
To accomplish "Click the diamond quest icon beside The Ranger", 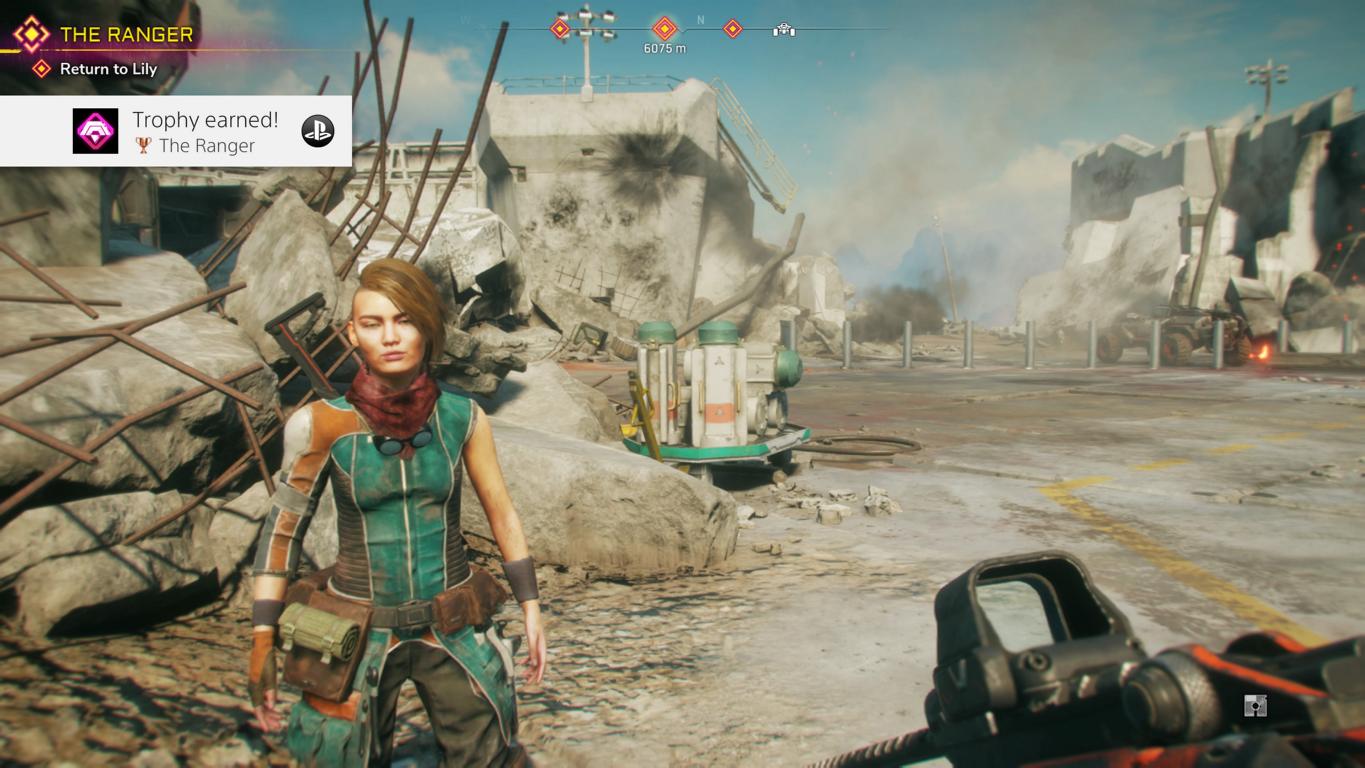I will (31, 35).
